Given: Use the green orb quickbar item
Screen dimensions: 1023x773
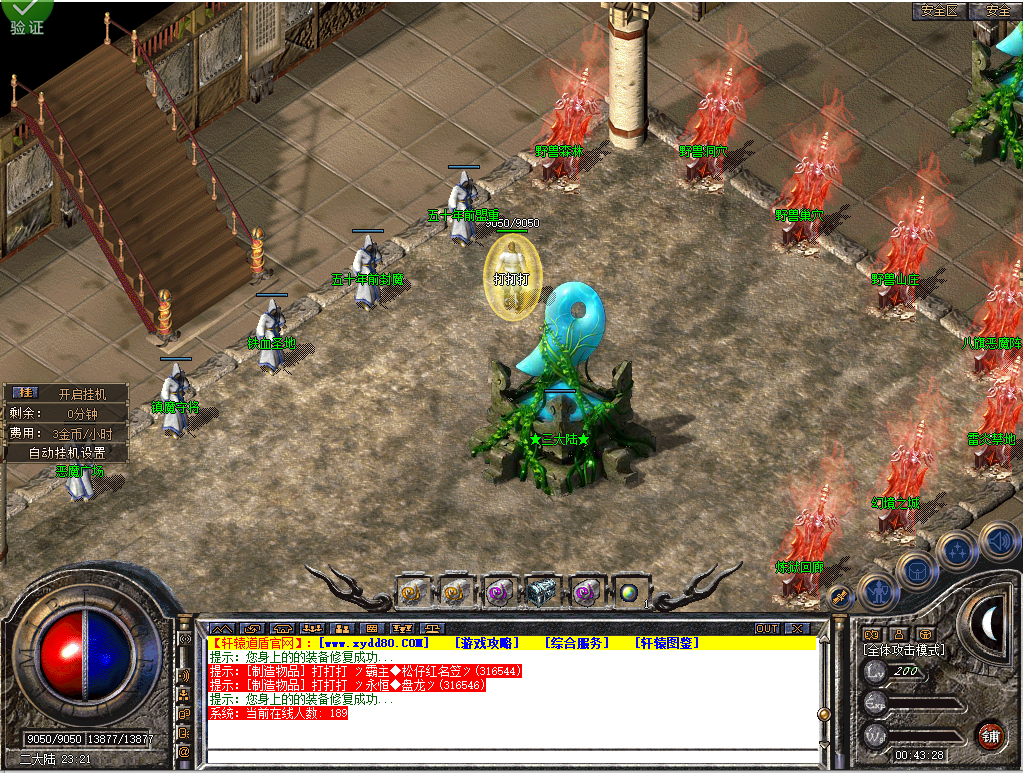Looking at the screenshot, I should point(628,592).
